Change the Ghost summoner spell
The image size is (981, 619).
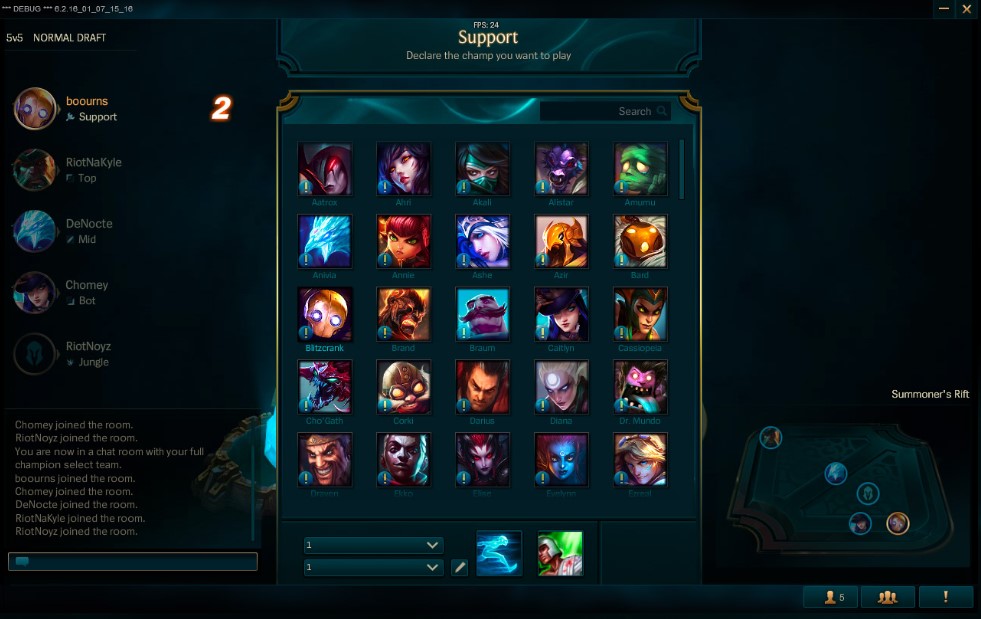click(x=499, y=553)
